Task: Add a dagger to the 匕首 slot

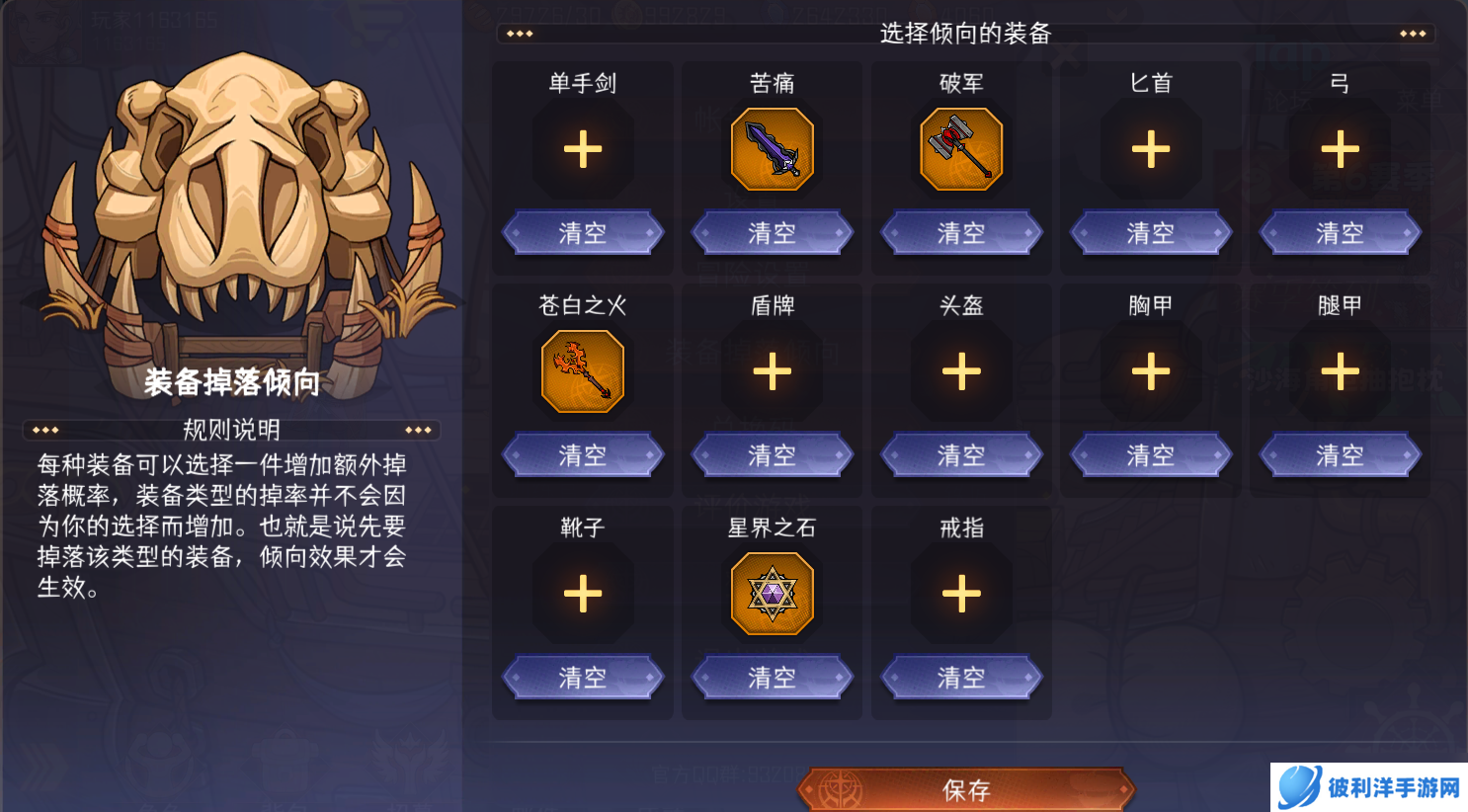Action: click(x=1150, y=148)
